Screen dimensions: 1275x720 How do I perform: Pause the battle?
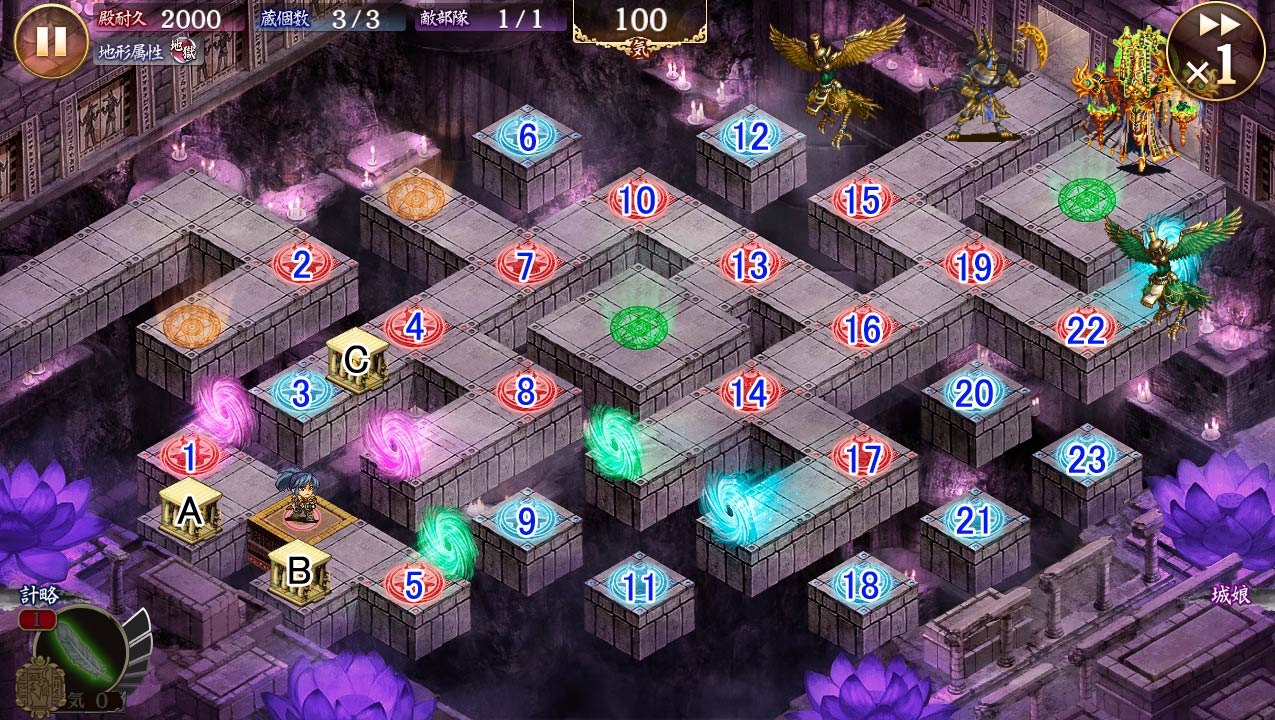tap(50, 41)
